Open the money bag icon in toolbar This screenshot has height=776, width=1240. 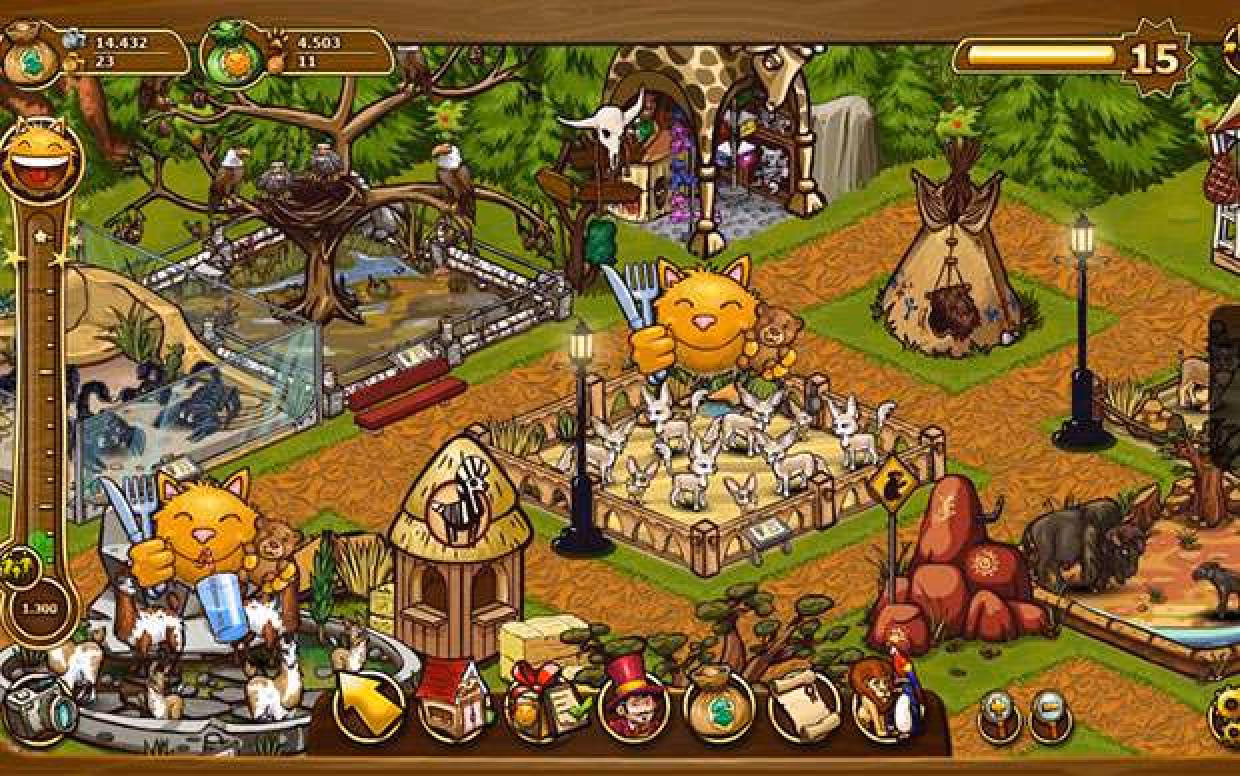(x=718, y=706)
